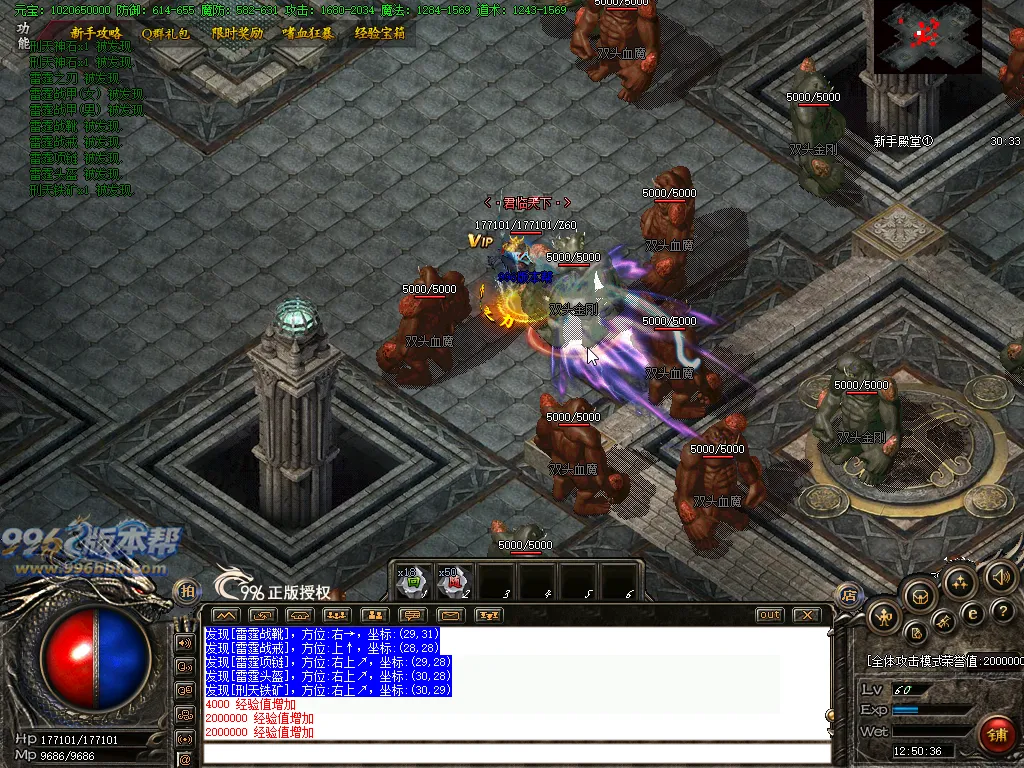
Task: Use the red potion in hotbar slot 2
Action: (454, 581)
